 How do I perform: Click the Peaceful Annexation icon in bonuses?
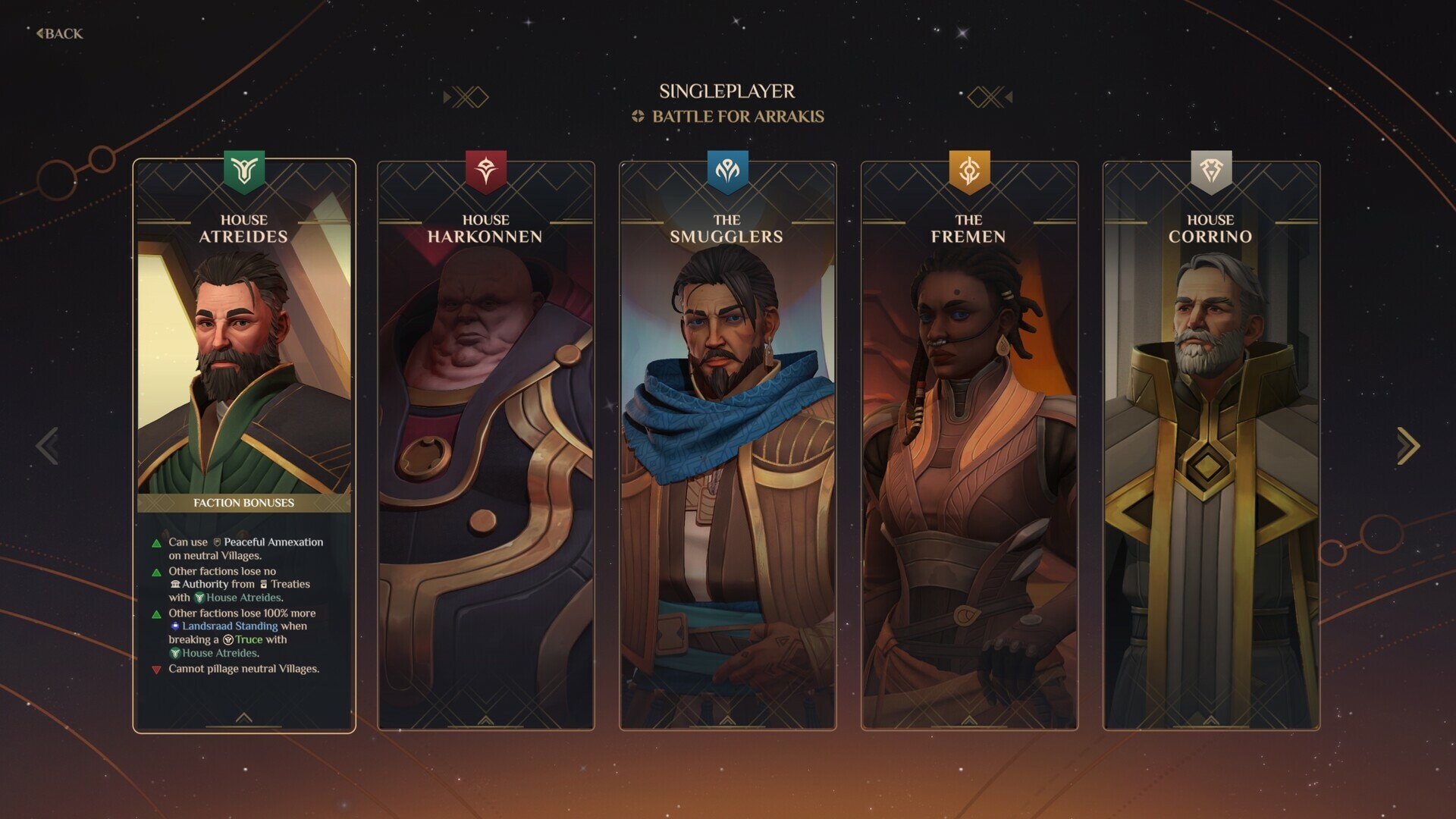[217, 542]
